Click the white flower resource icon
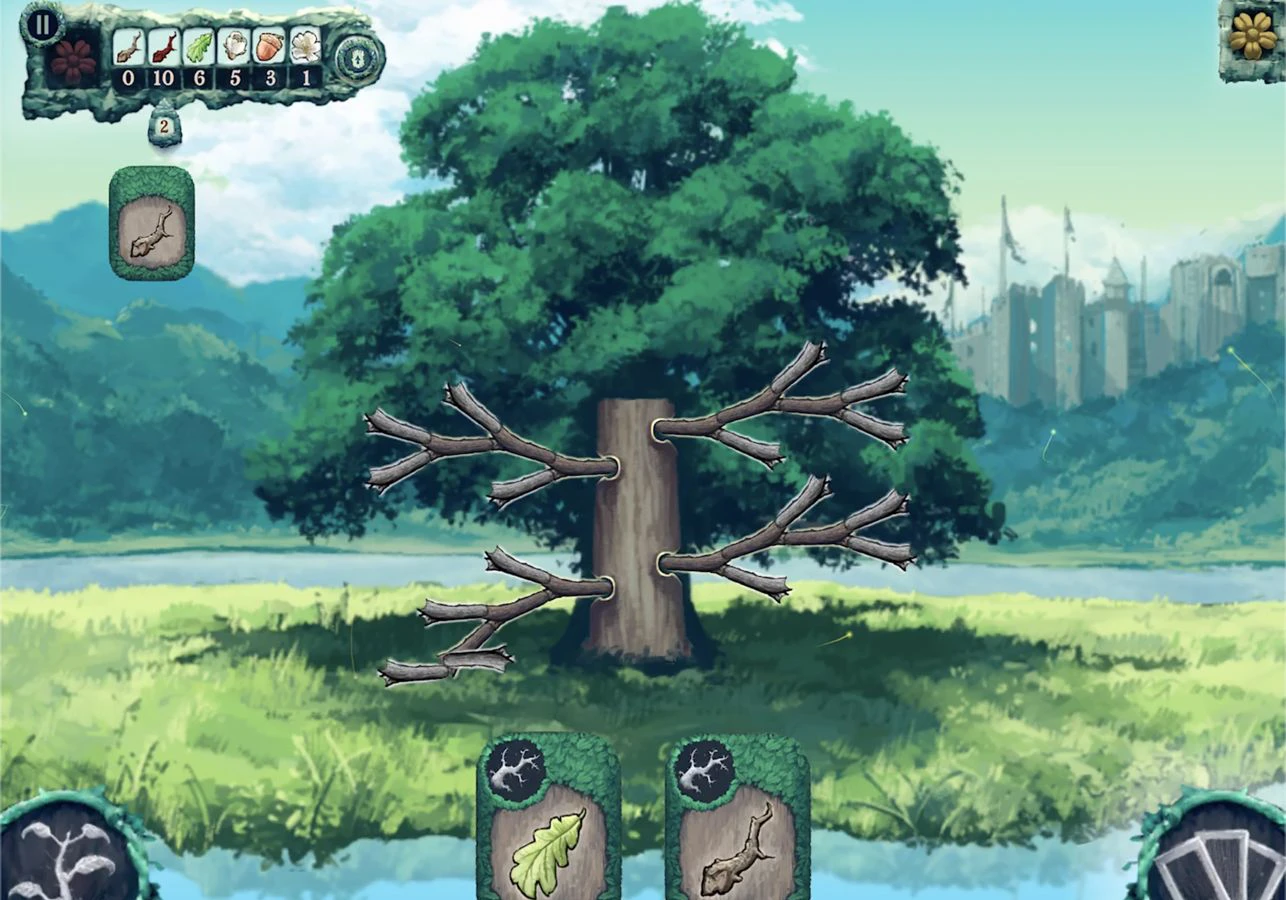Image resolution: width=1286 pixels, height=900 pixels. tap(305, 47)
